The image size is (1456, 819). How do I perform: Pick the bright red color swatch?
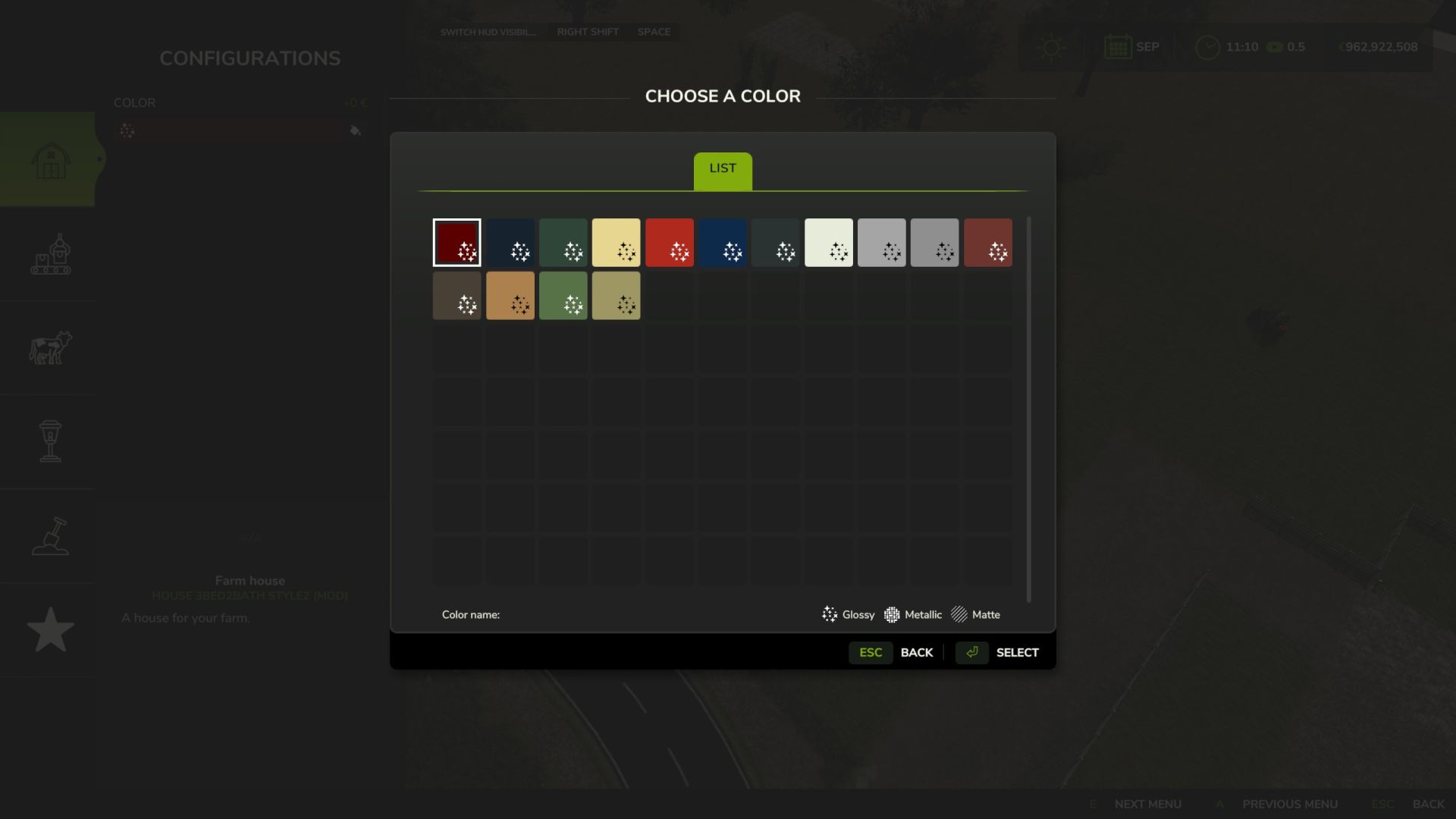[669, 243]
